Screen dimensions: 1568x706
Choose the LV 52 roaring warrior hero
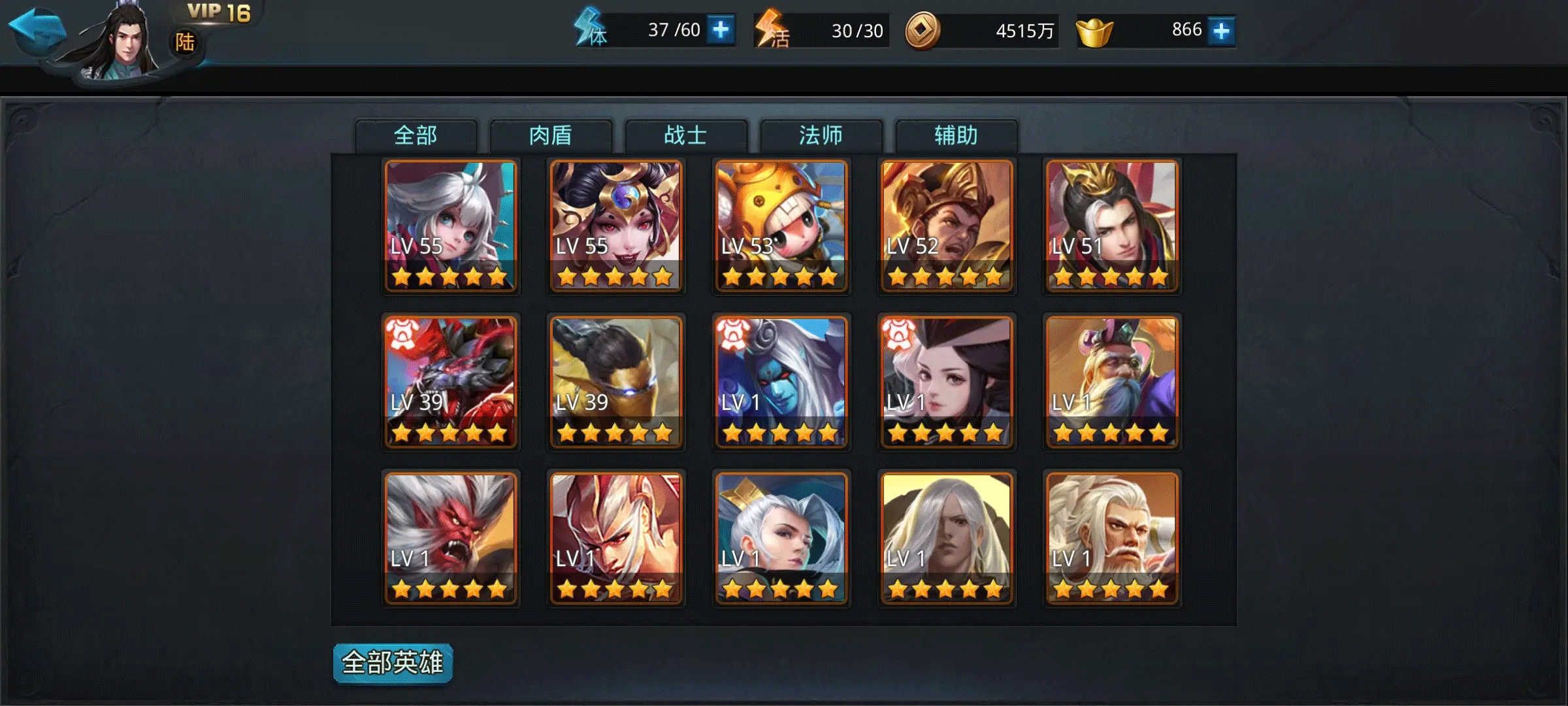coord(946,226)
